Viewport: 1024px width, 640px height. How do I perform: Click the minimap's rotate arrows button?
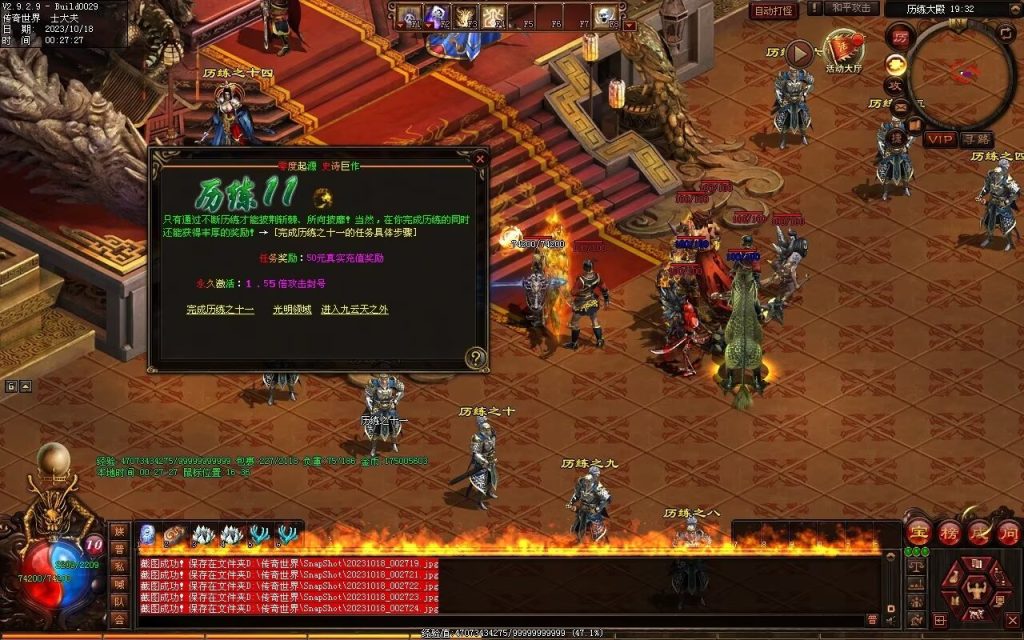pyautogui.click(x=1005, y=32)
